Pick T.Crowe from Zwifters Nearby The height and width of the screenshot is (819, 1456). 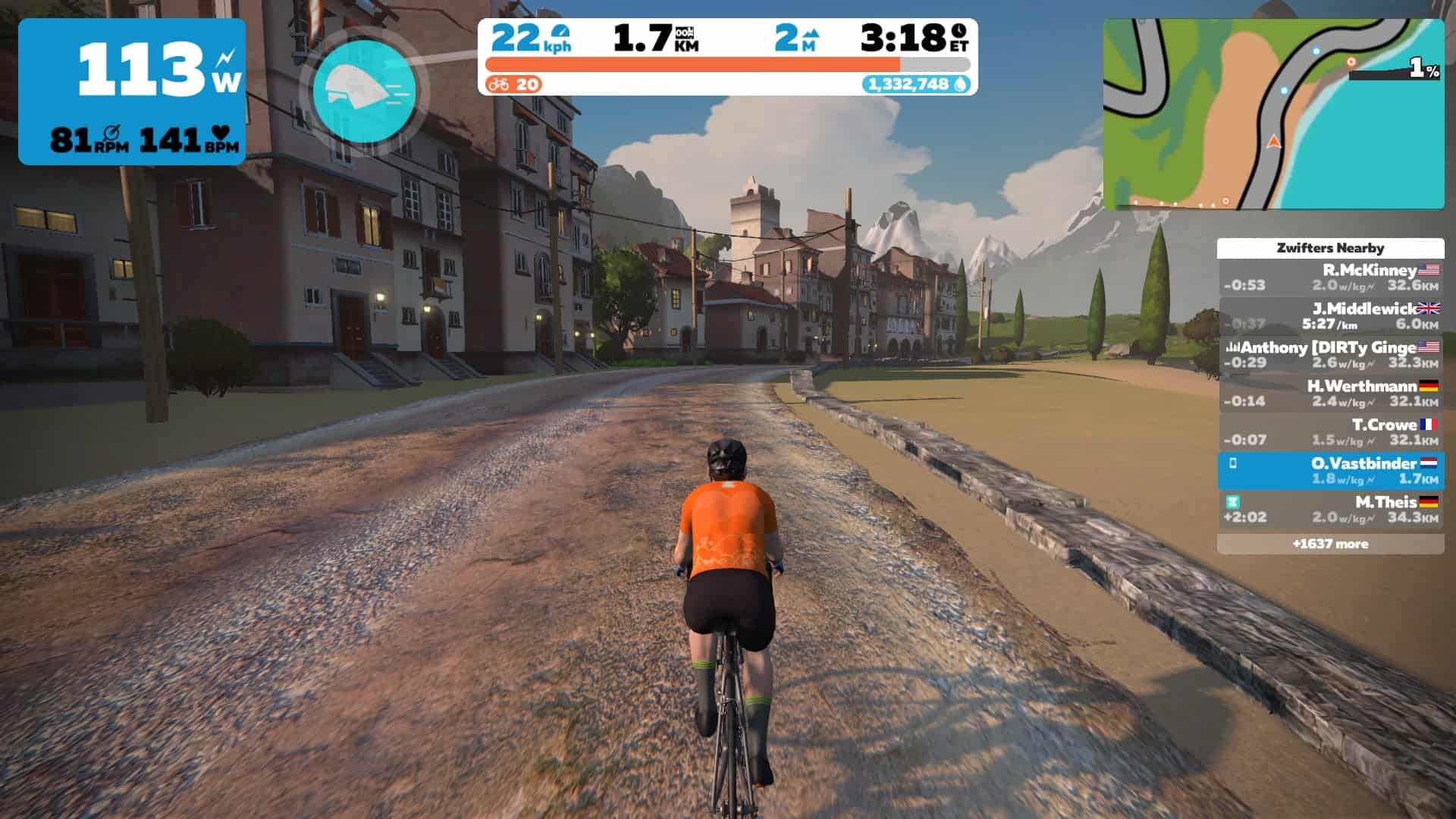(x=1331, y=432)
